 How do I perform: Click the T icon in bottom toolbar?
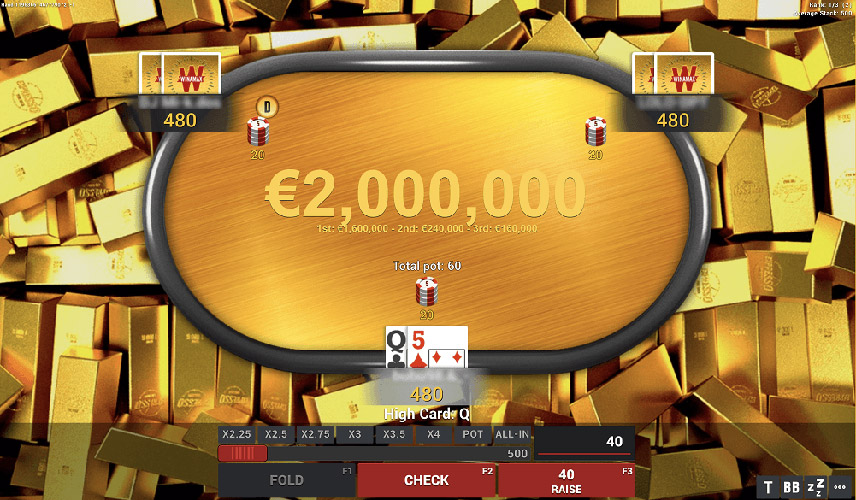(x=768, y=488)
